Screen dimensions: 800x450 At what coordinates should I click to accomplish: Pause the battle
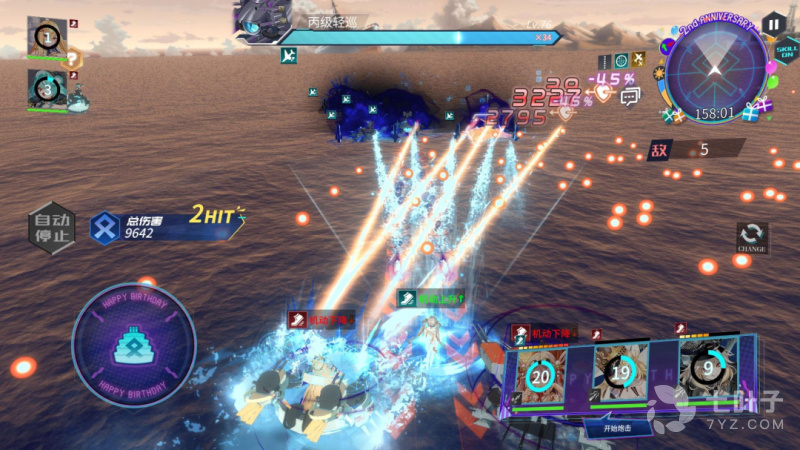(772, 24)
